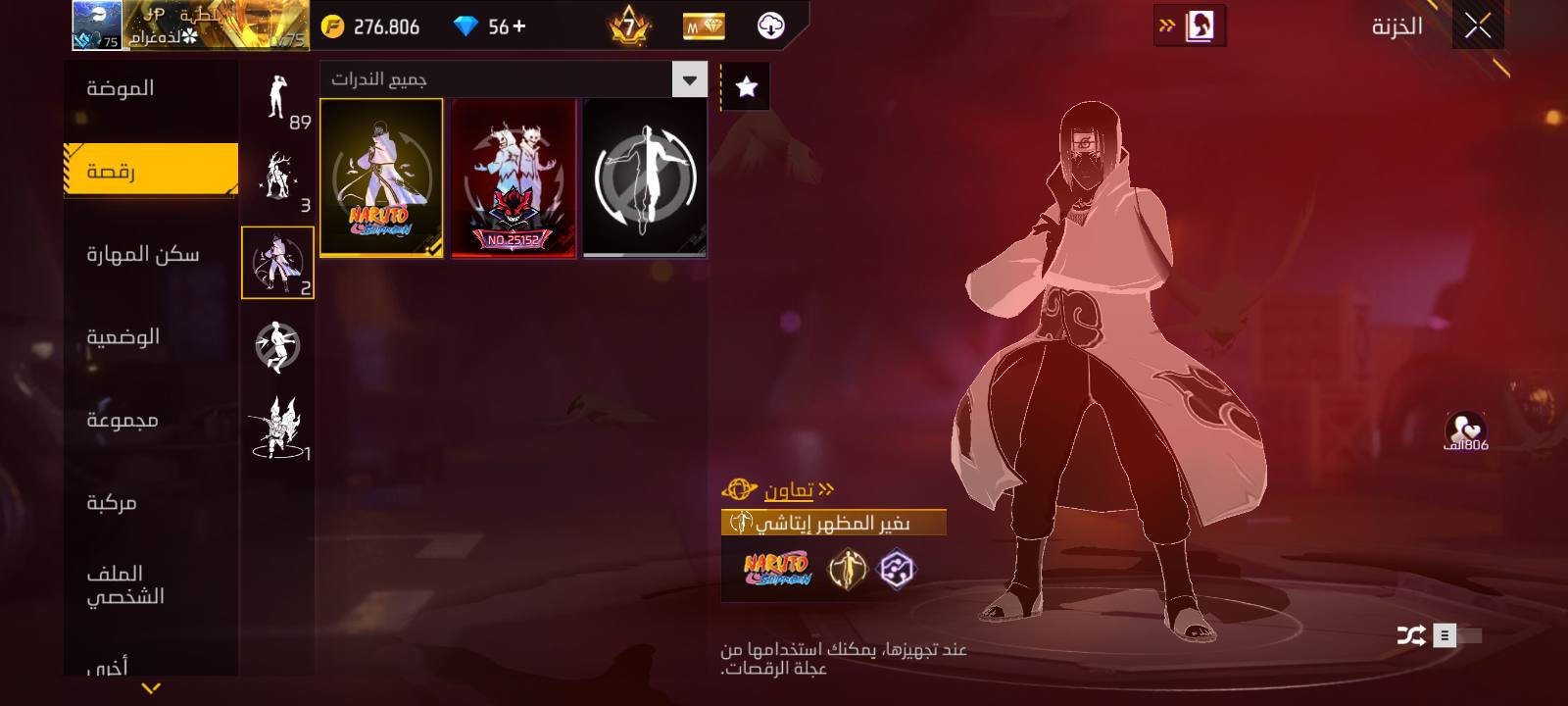Toggle the favorites star filter
Image resolution: width=1568 pixels, height=706 pixels.
pyautogui.click(x=745, y=86)
